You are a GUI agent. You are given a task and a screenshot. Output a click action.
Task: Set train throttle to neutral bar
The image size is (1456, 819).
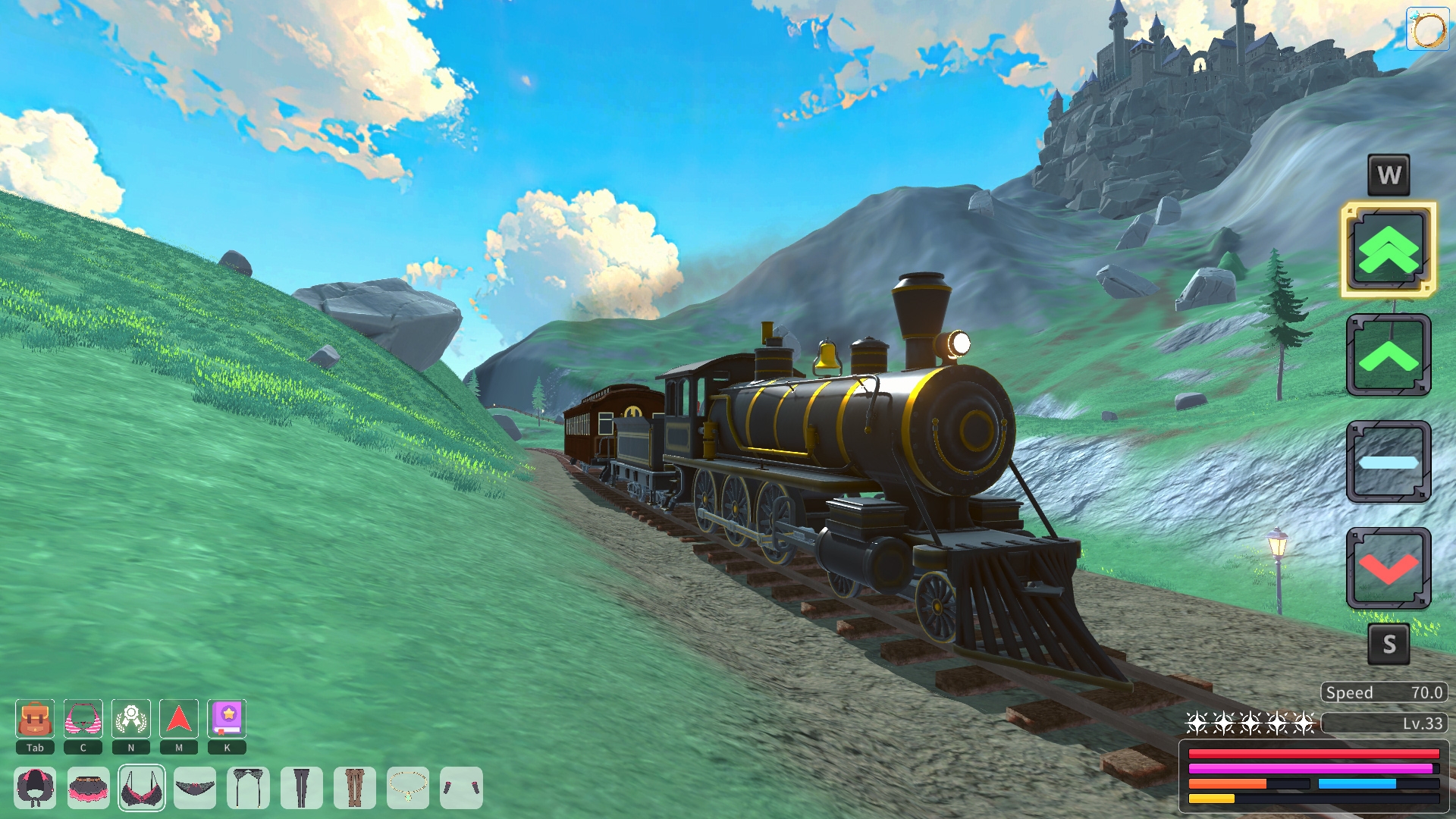[x=1388, y=462]
